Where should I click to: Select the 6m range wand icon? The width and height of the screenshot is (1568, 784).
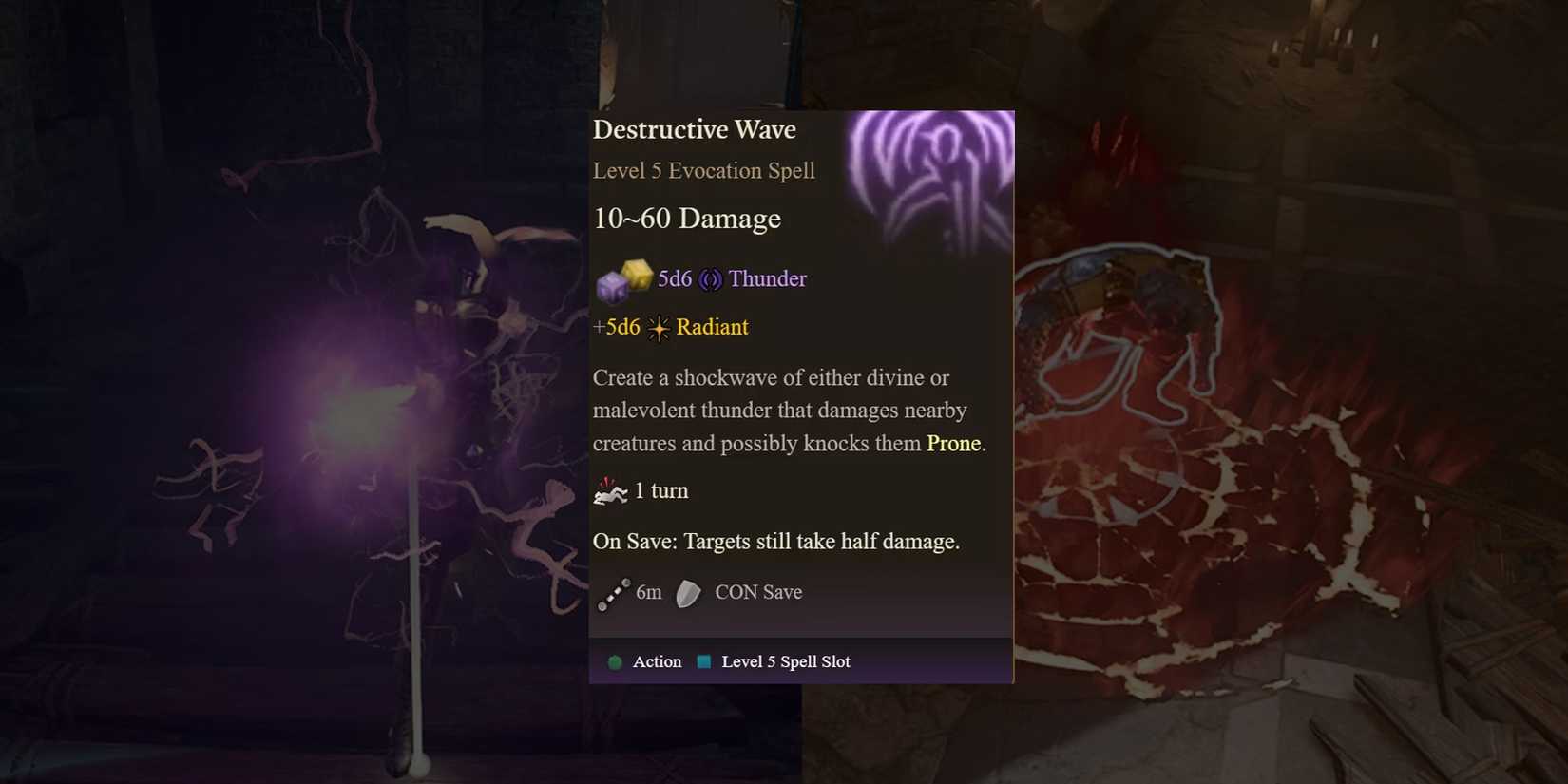[x=614, y=592]
